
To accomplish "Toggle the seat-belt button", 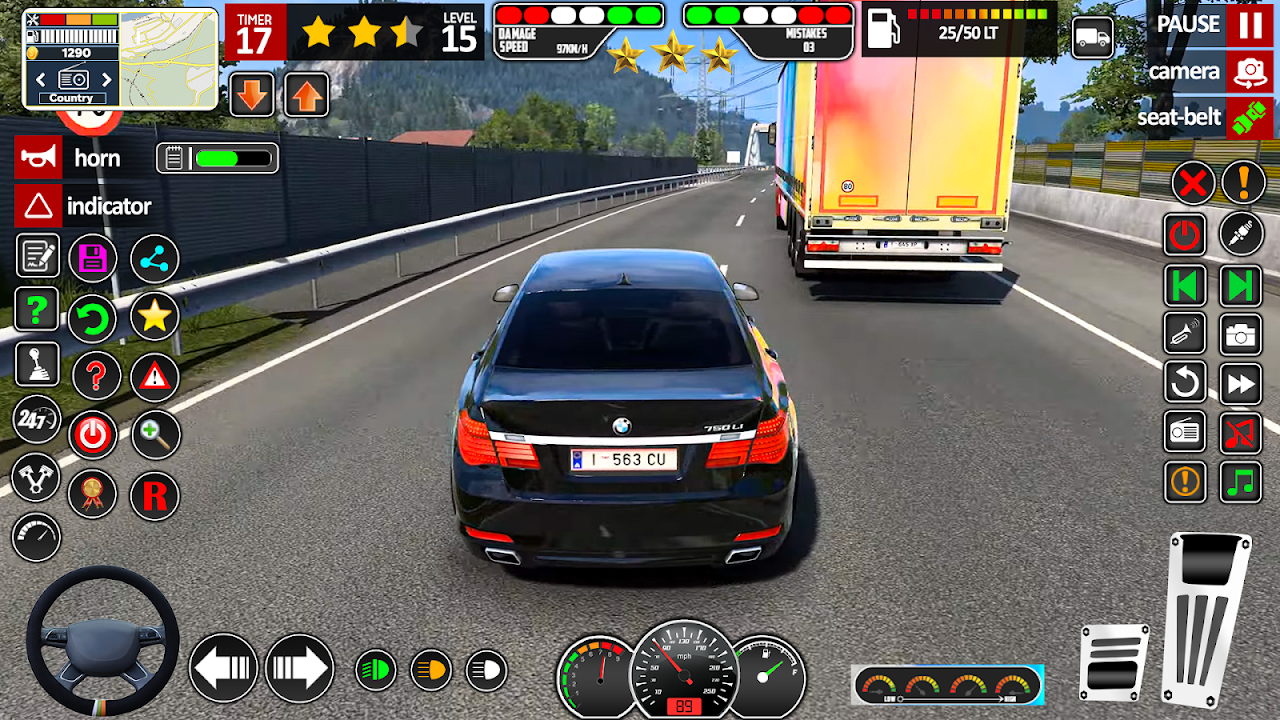I will click(x=1250, y=118).
